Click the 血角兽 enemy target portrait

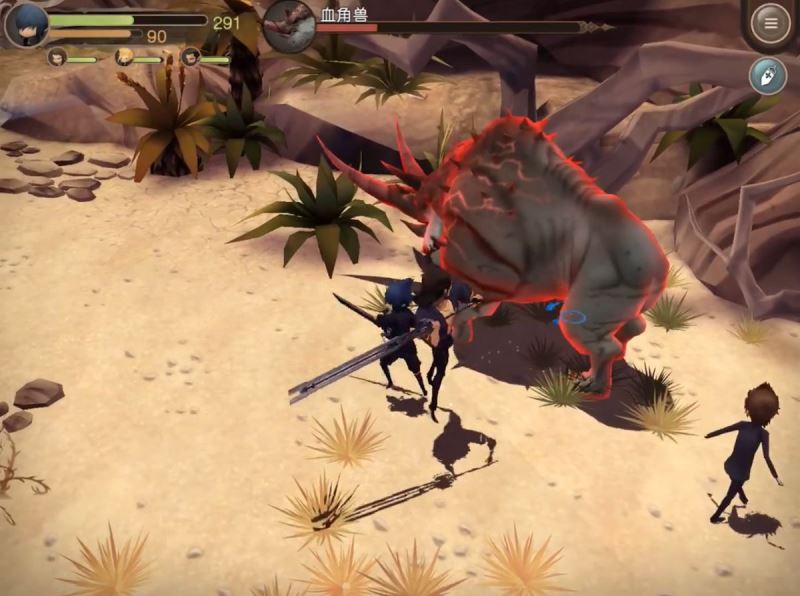289,25
